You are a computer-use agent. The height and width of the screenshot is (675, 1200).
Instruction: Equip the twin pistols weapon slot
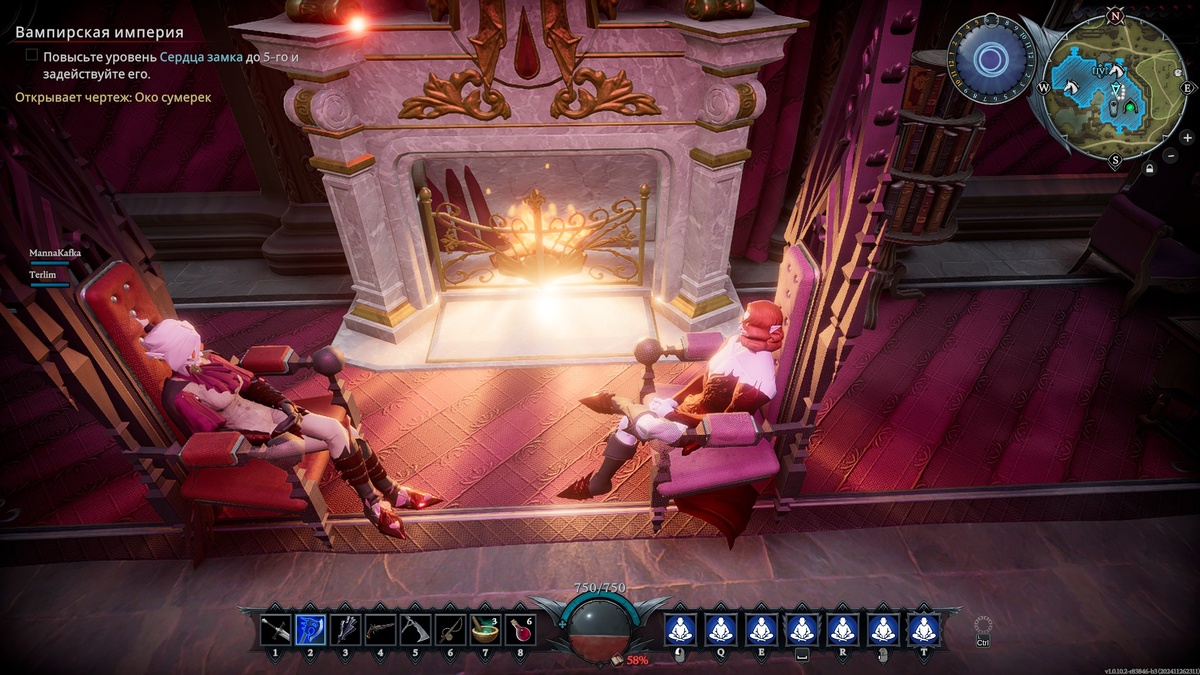point(380,629)
